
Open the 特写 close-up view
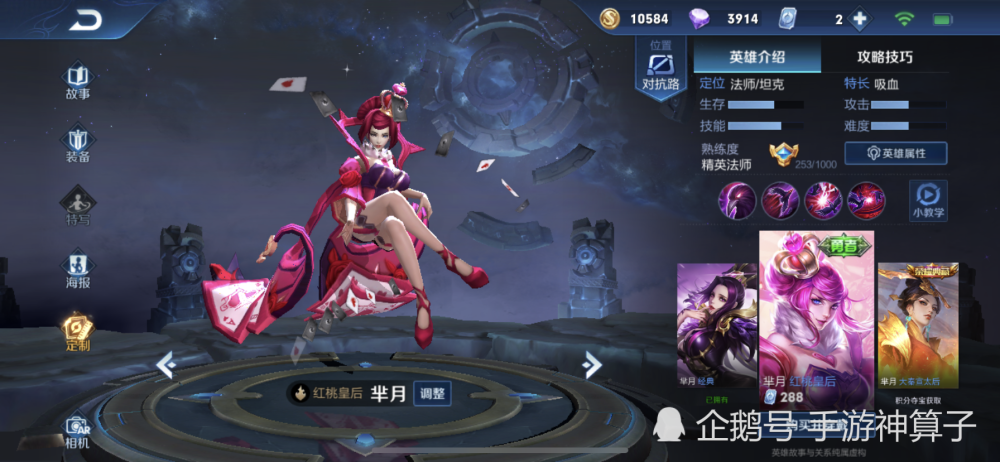pos(78,207)
